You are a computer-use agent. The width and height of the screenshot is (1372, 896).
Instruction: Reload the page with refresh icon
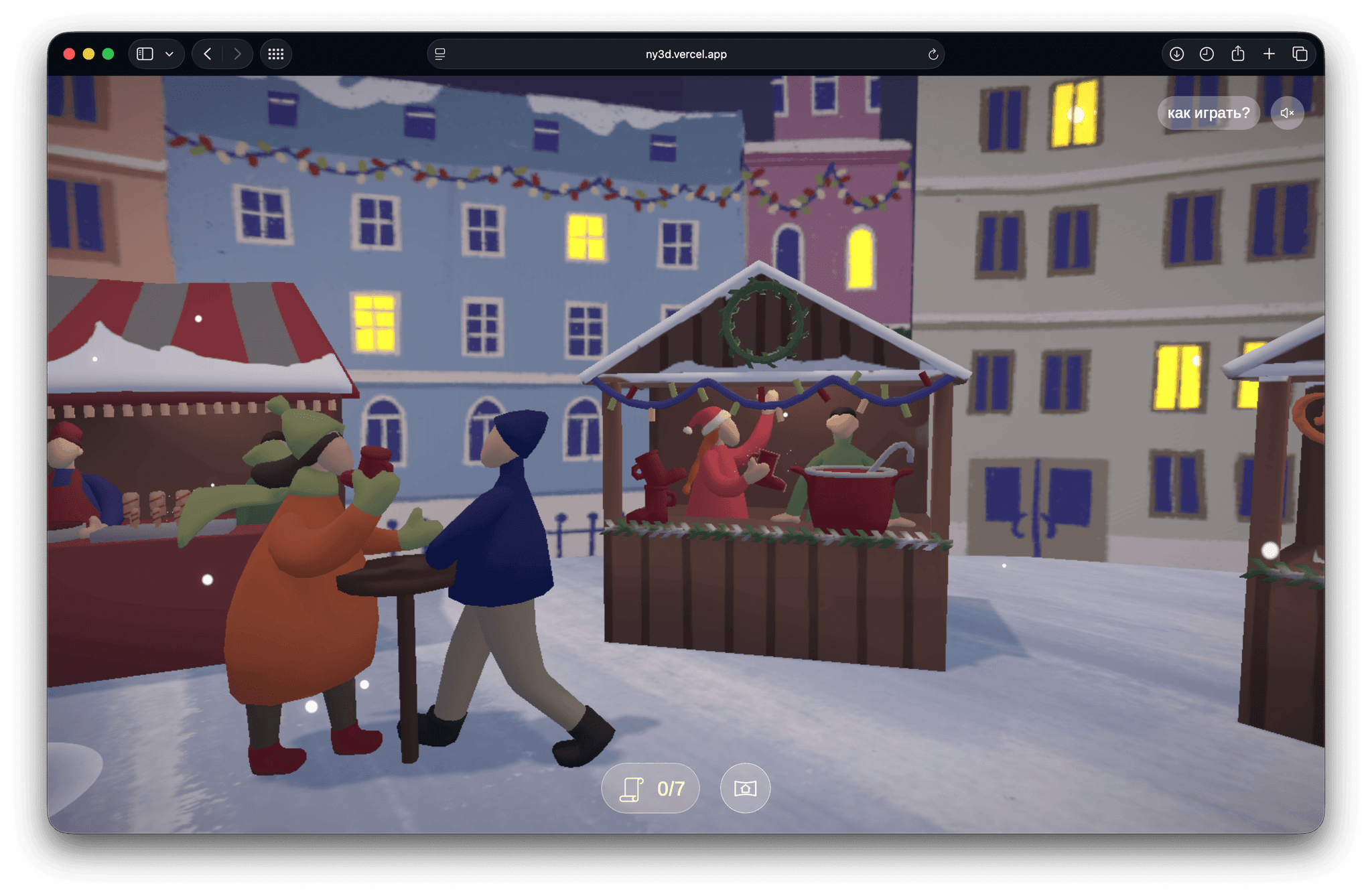[932, 54]
